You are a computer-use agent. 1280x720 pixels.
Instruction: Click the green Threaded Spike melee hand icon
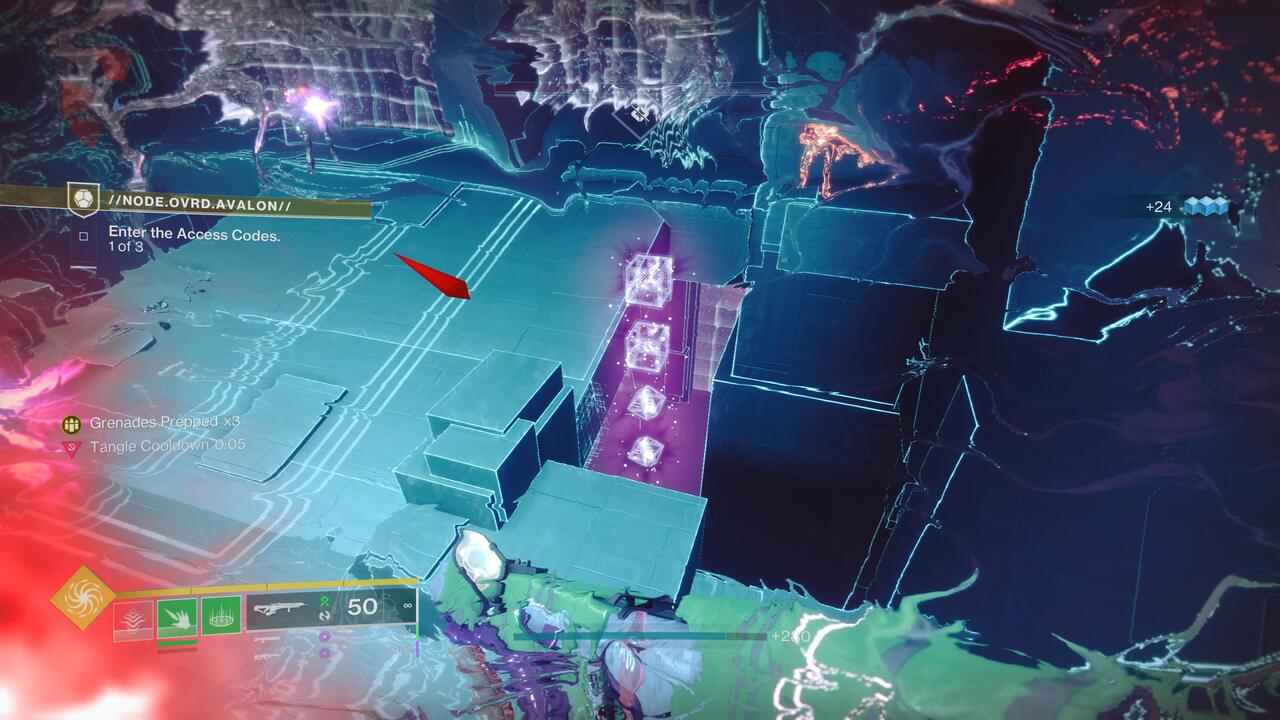pos(177,617)
